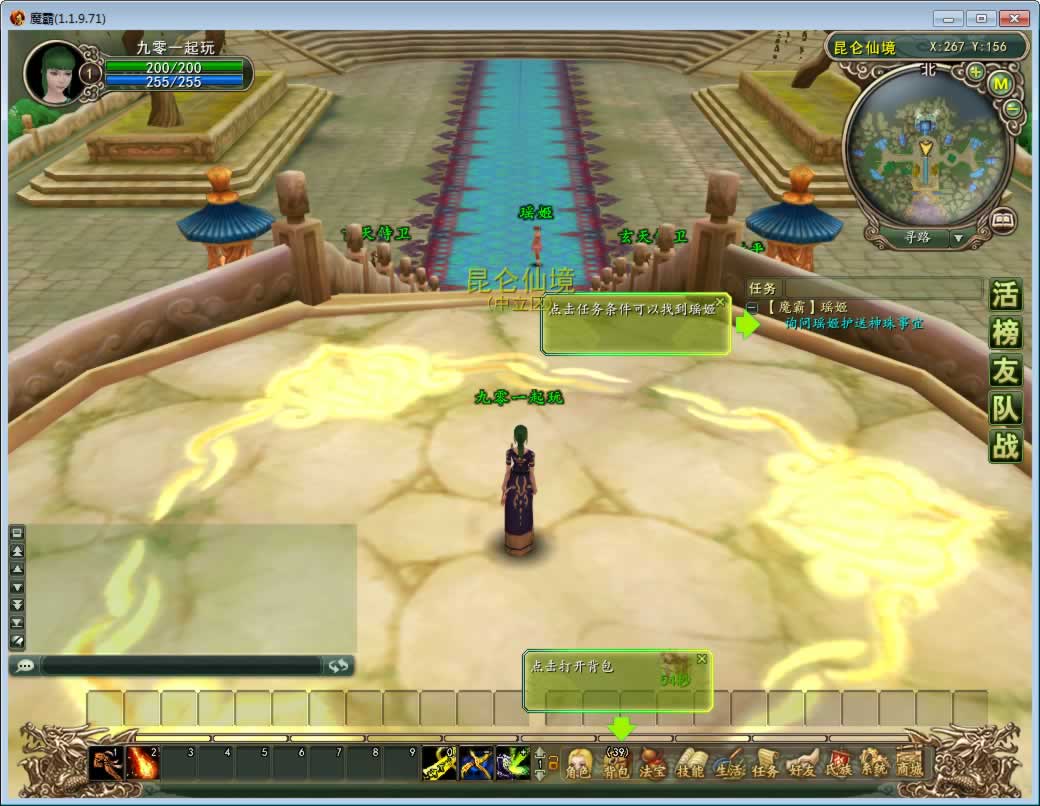This screenshot has height=806, width=1040.
Task: Activate the fire skill in hotbar slot 2
Action: click(142, 763)
